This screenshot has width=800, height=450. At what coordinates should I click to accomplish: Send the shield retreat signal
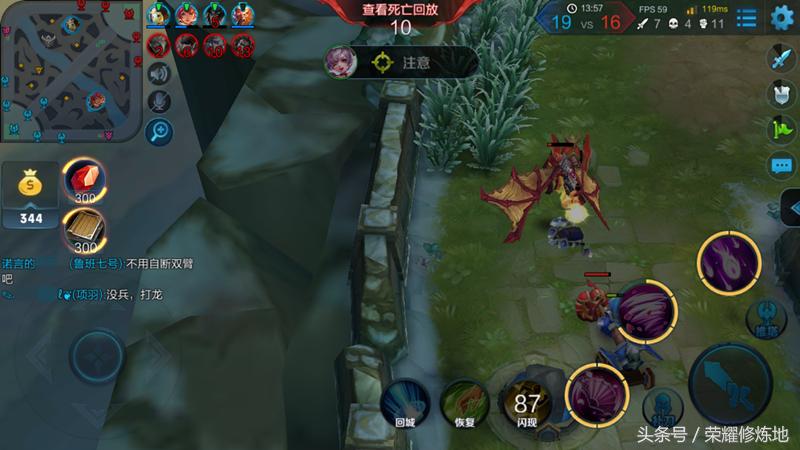point(781,94)
